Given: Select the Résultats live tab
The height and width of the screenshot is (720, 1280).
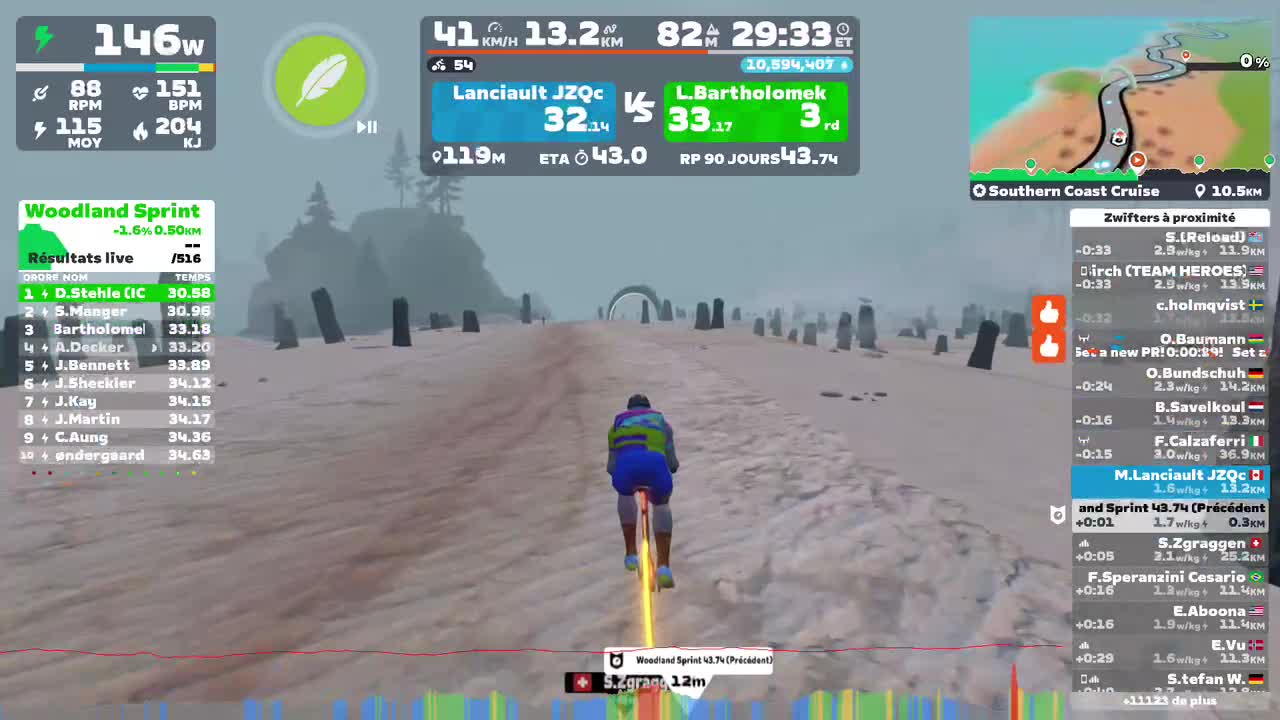Looking at the screenshot, I should pyautogui.click(x=80, y=258).
